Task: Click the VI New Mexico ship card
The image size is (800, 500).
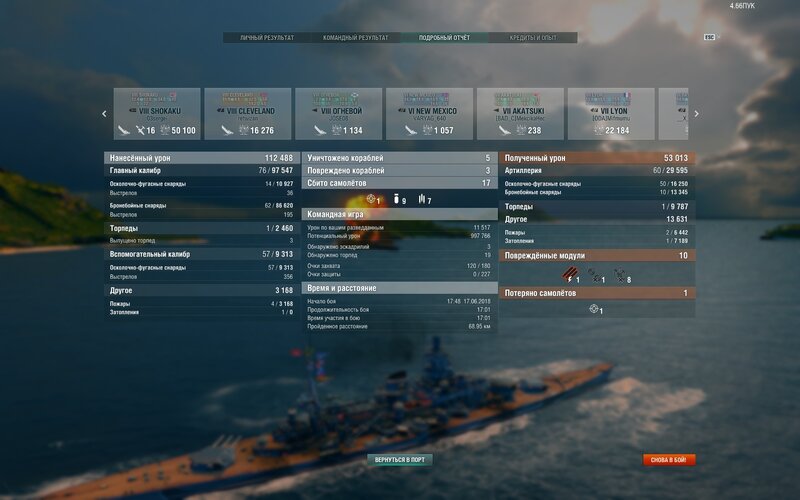Action: pyautogui.click(x=430, y=113)
